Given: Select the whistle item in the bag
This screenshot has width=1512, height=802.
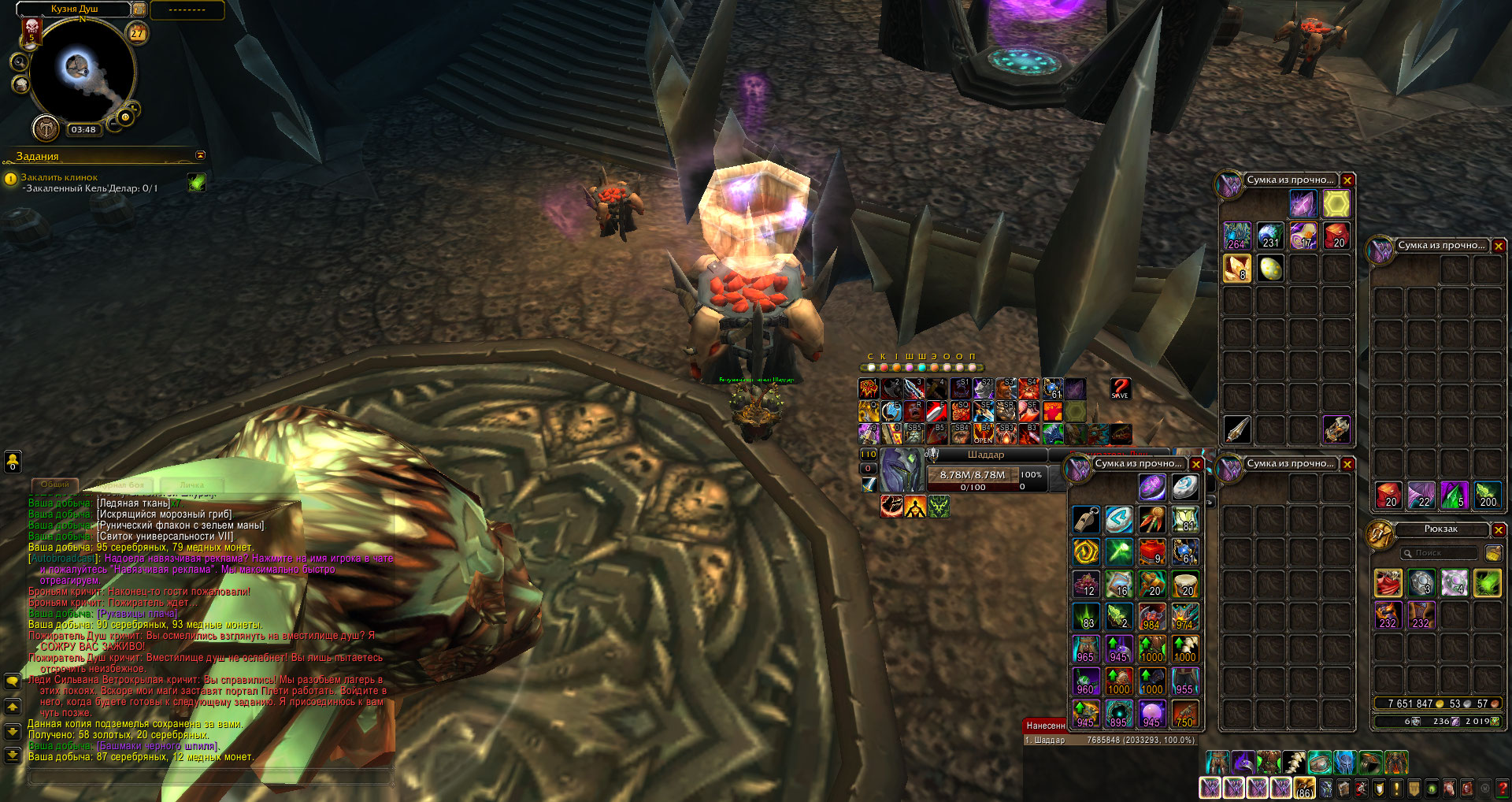Looking at the screenshot, I should click(1086, 520).
